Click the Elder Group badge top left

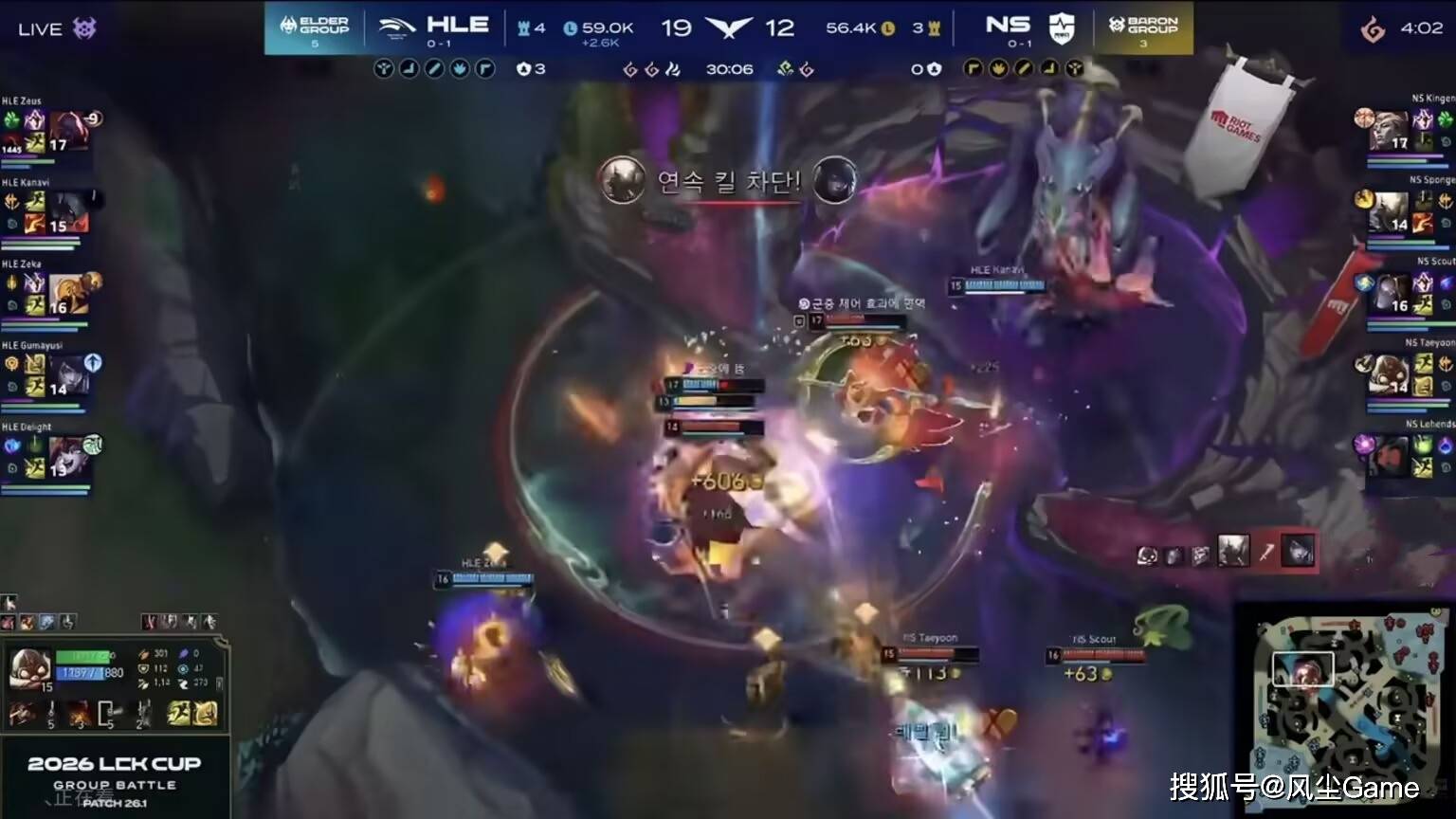[313, 24]
